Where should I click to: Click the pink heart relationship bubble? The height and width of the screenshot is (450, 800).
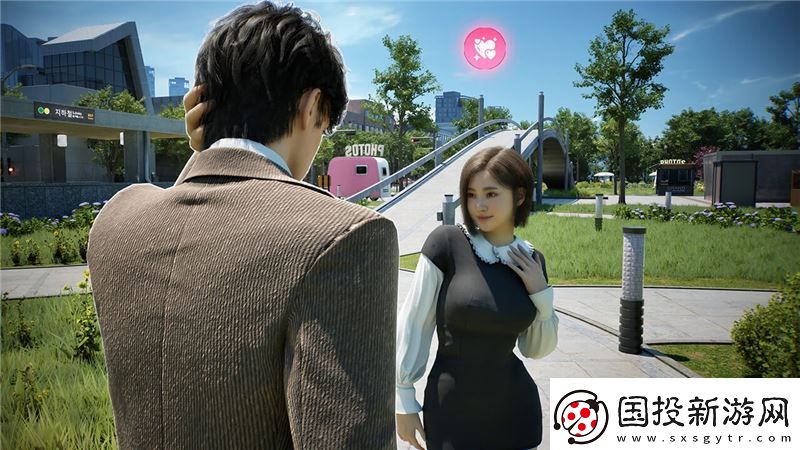(x=485, y=48)
